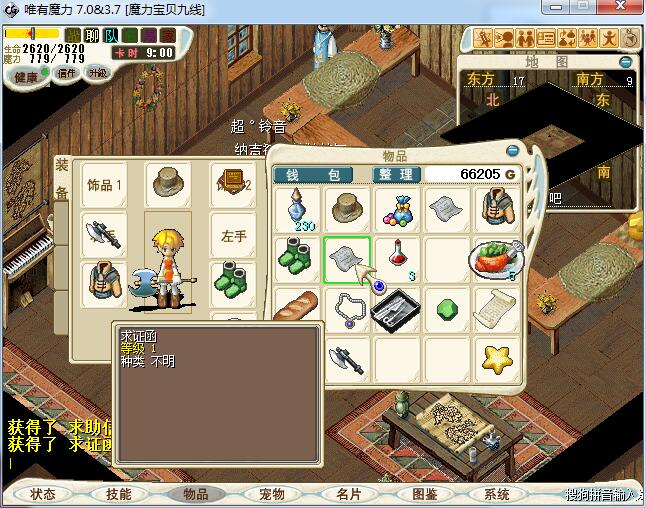Close the 物品 inventory window
Screen dimensions: 646x508
pyautogui.click(x=514, y=151)
